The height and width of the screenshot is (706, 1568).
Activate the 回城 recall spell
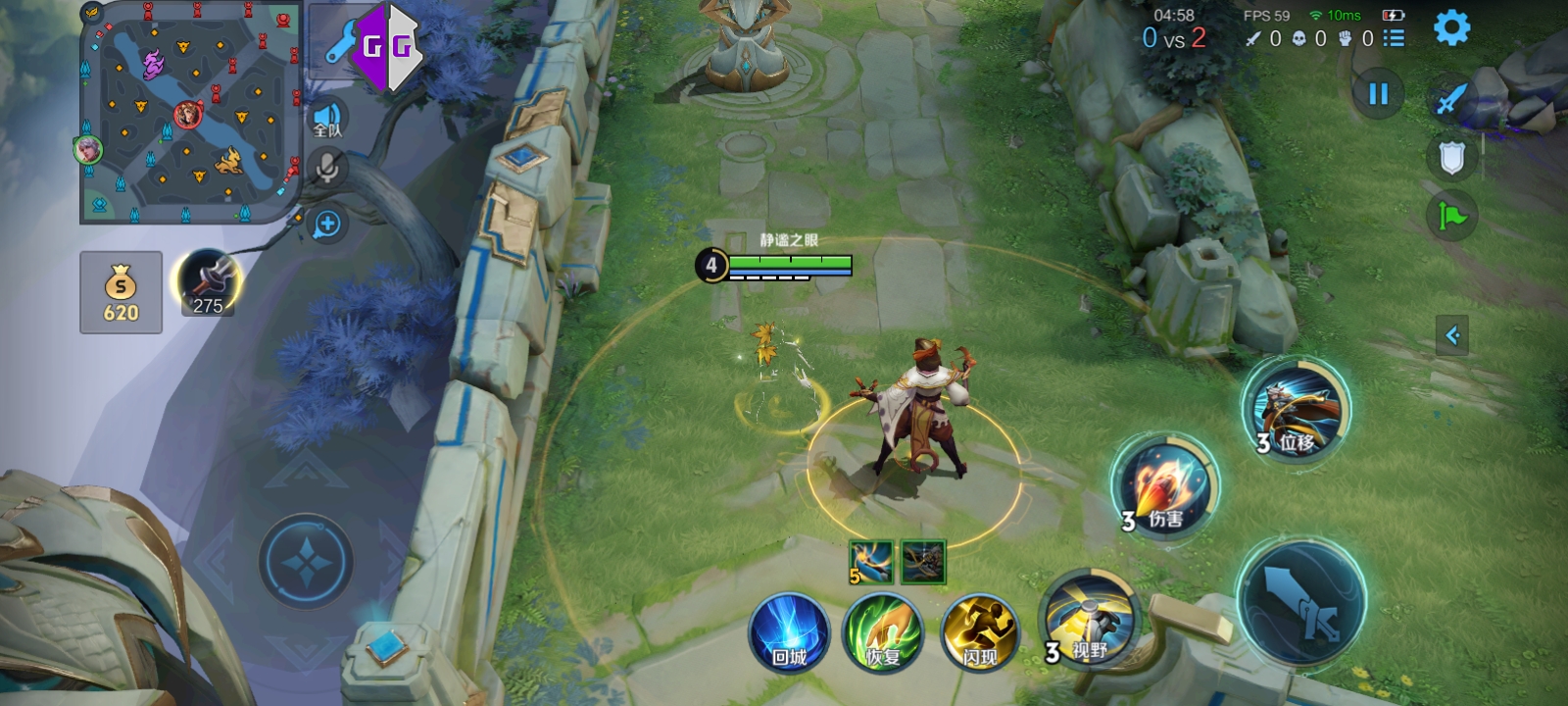tap(789, 633)
